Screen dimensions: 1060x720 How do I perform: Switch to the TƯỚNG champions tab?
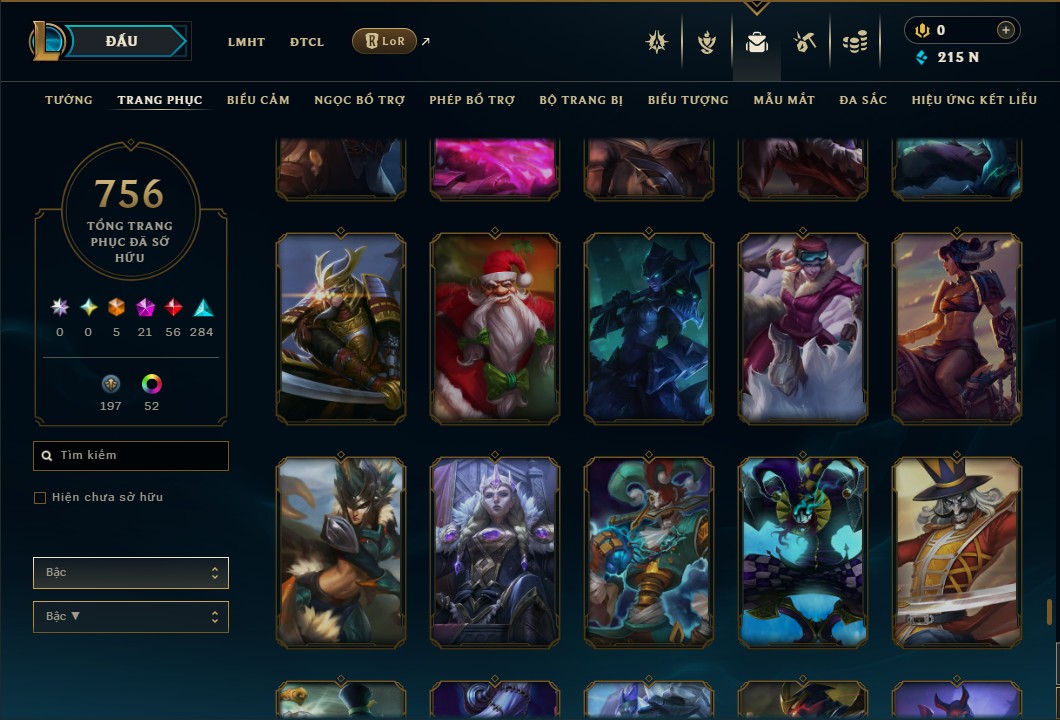69,100
